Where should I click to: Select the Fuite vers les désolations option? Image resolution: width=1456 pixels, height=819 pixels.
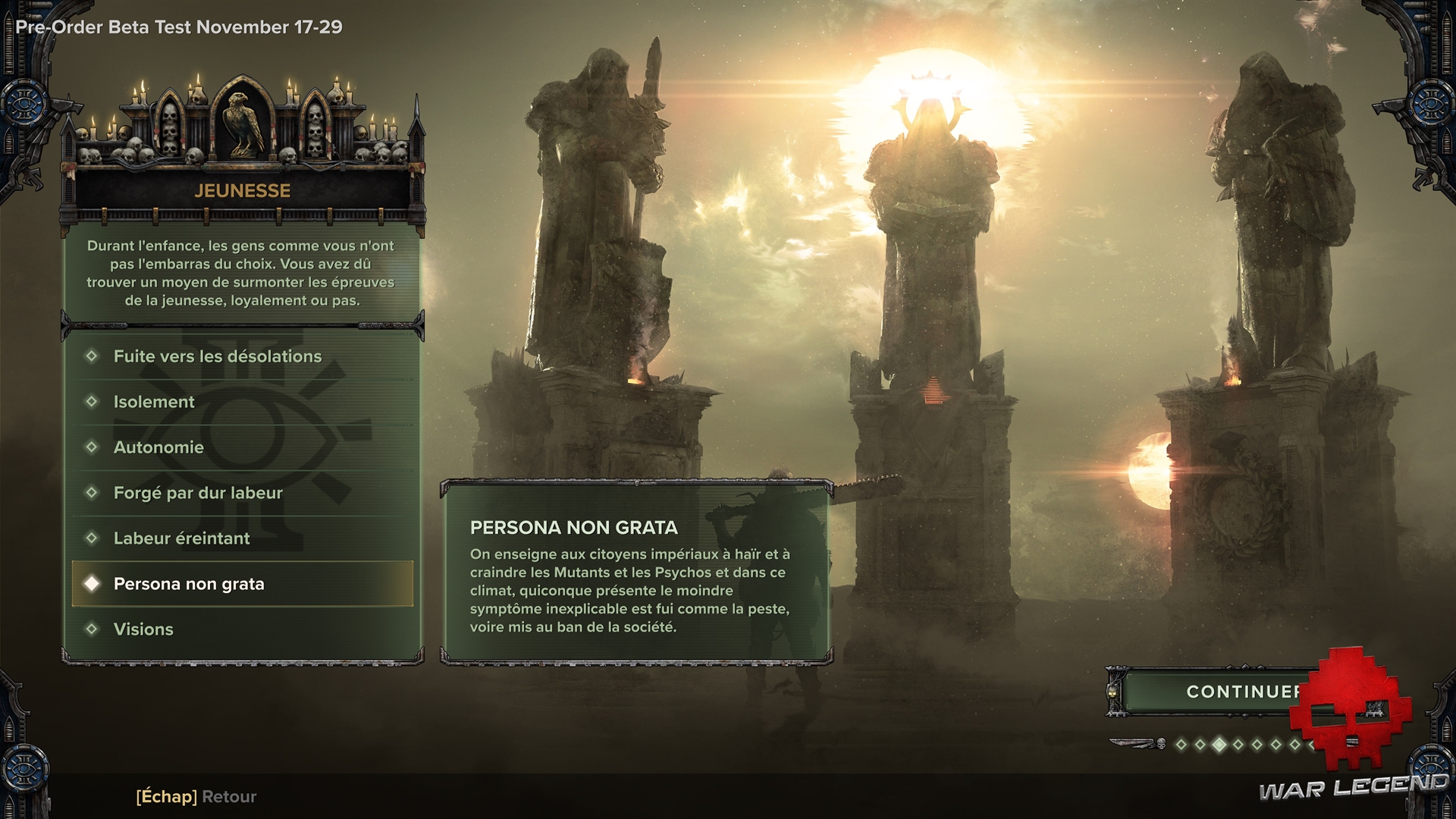coord(218,356)
